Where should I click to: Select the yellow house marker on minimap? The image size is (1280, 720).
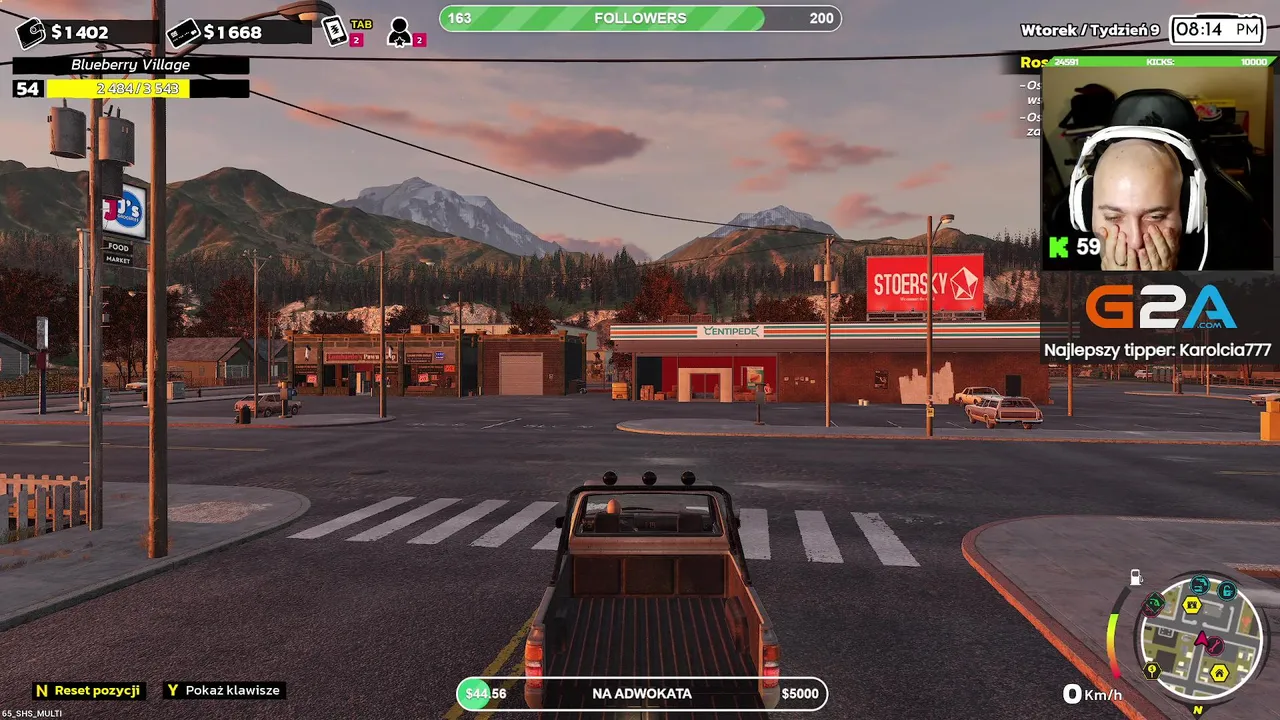pyautogui.click(x=1219, y=673)
